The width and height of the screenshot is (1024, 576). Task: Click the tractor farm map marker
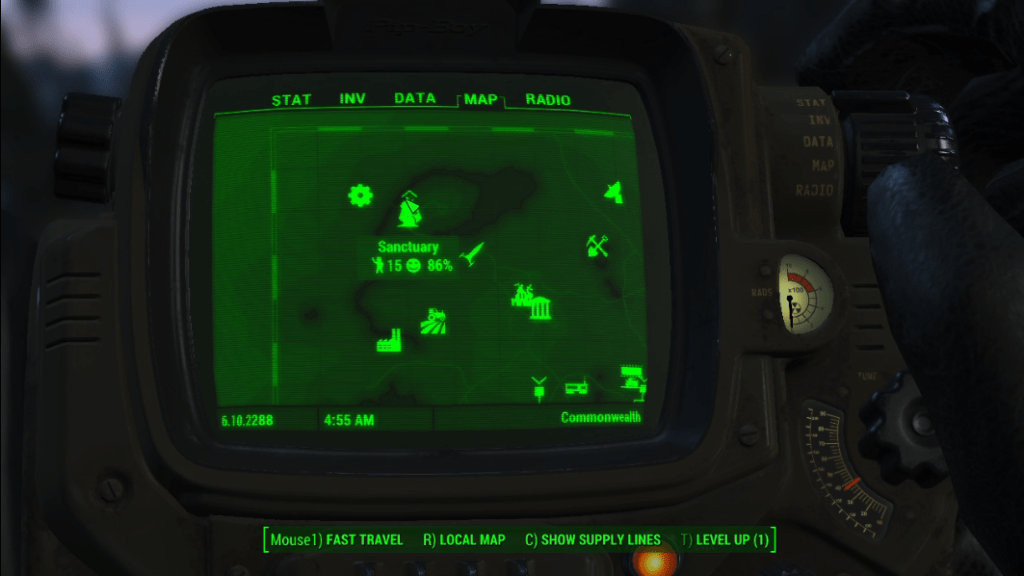coord(434,320)
